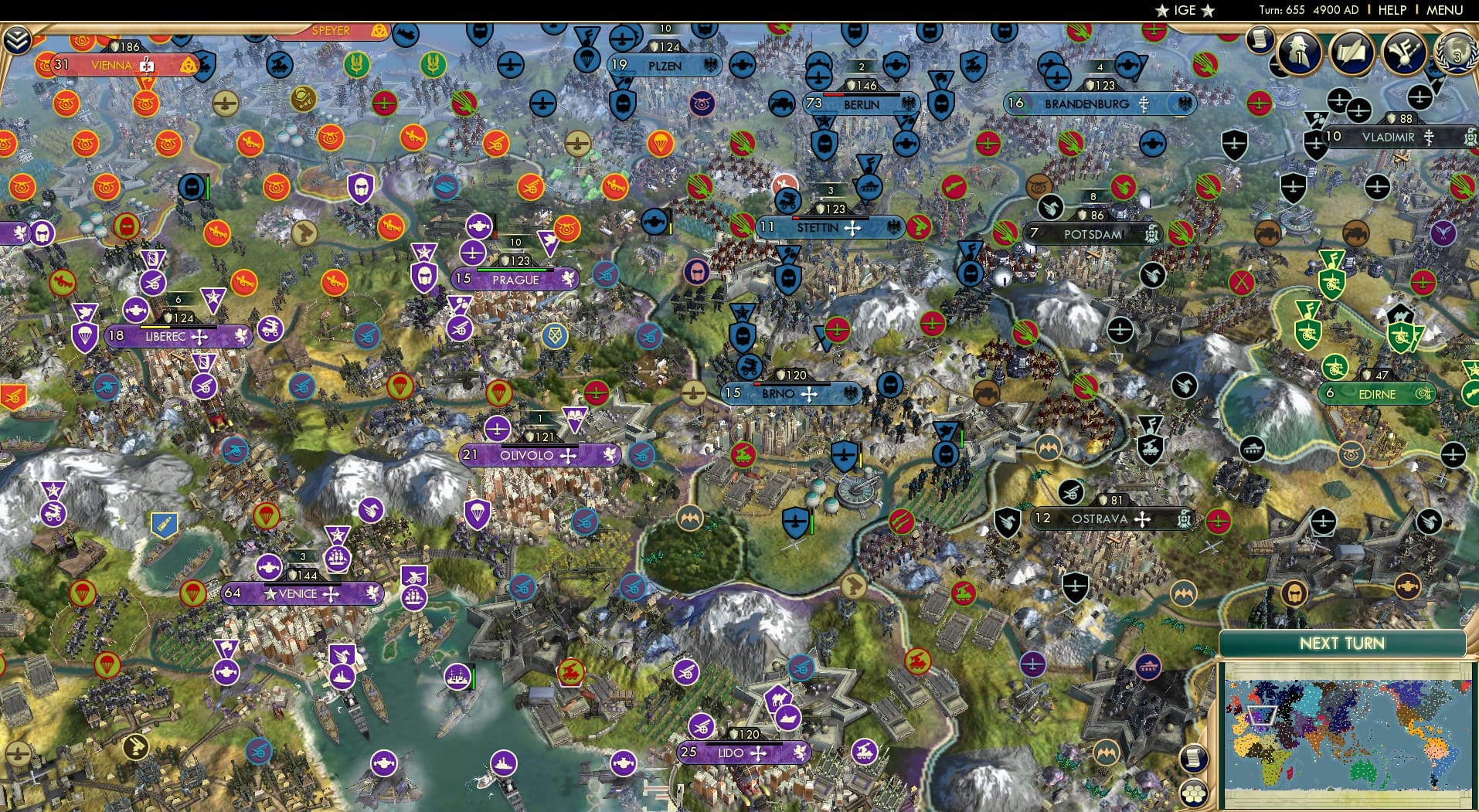Select a purple paratrooper unit flag near Liberec
Screen dimensions: 1479x812
tap(83, 337)
